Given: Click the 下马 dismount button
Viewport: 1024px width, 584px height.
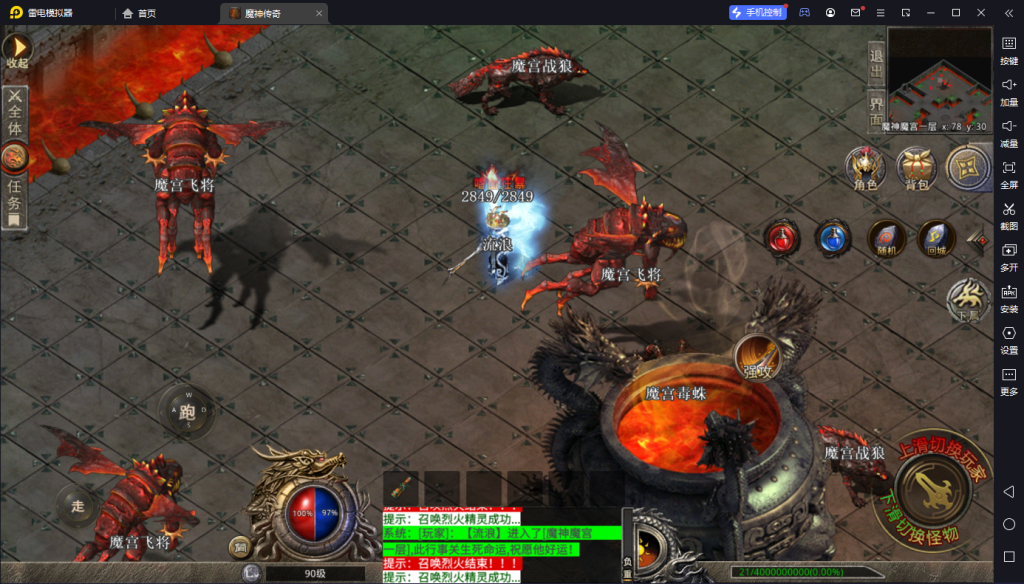Looking at the screenshot, I should click(967, 297).
